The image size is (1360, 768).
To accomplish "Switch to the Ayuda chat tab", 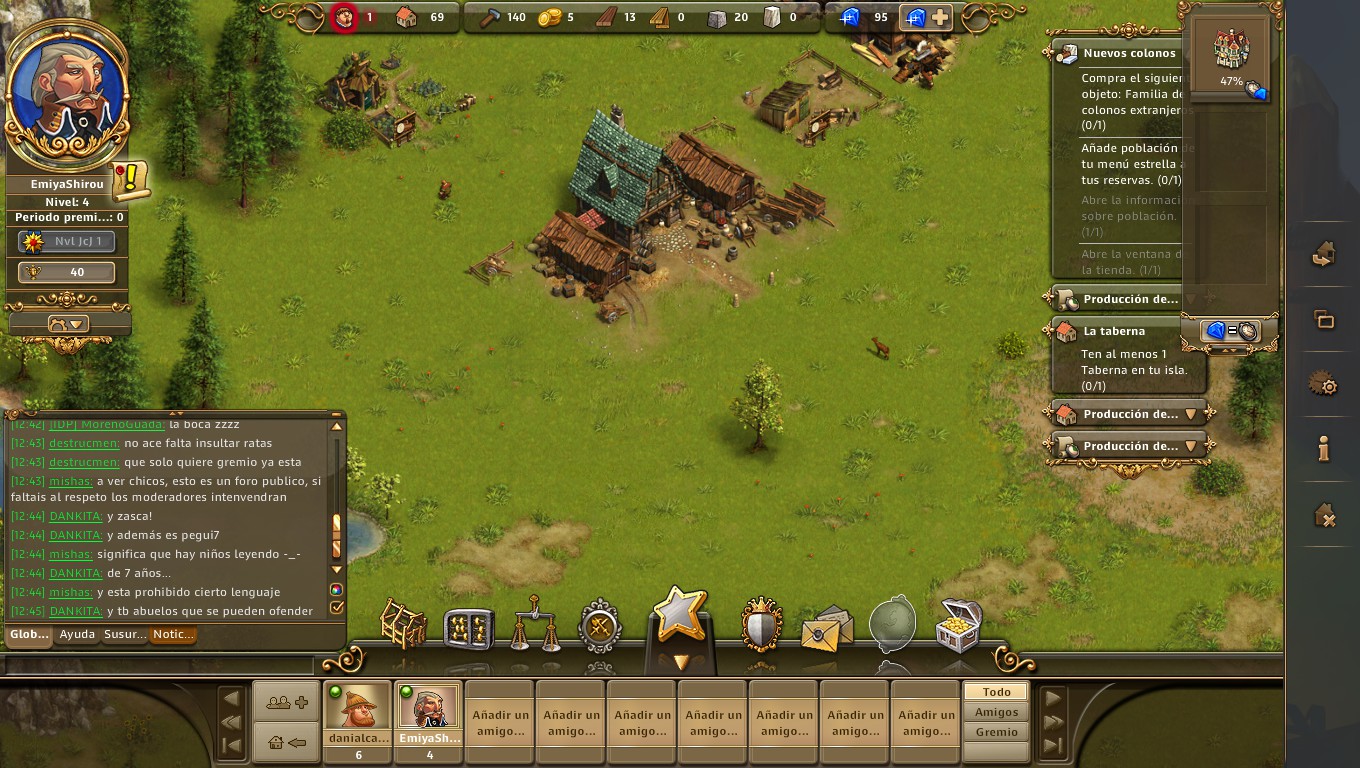I will coord(77,634).
